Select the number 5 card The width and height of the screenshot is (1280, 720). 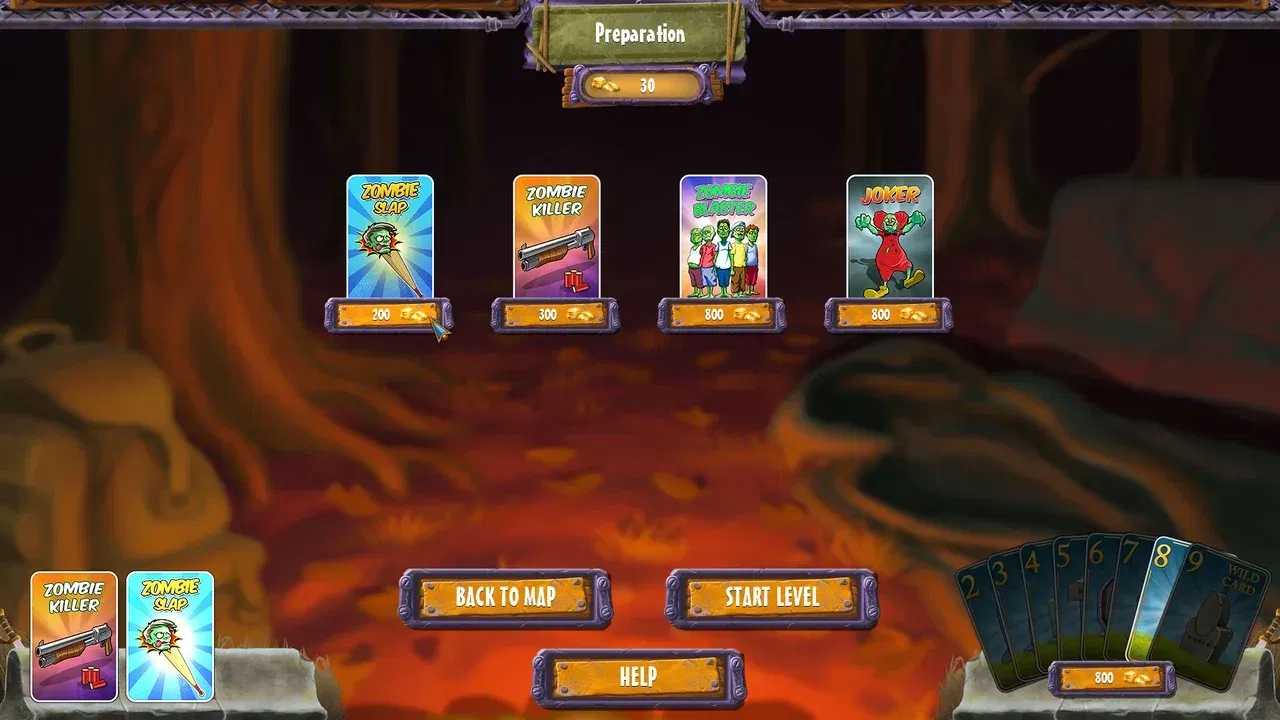[1062, 570]
